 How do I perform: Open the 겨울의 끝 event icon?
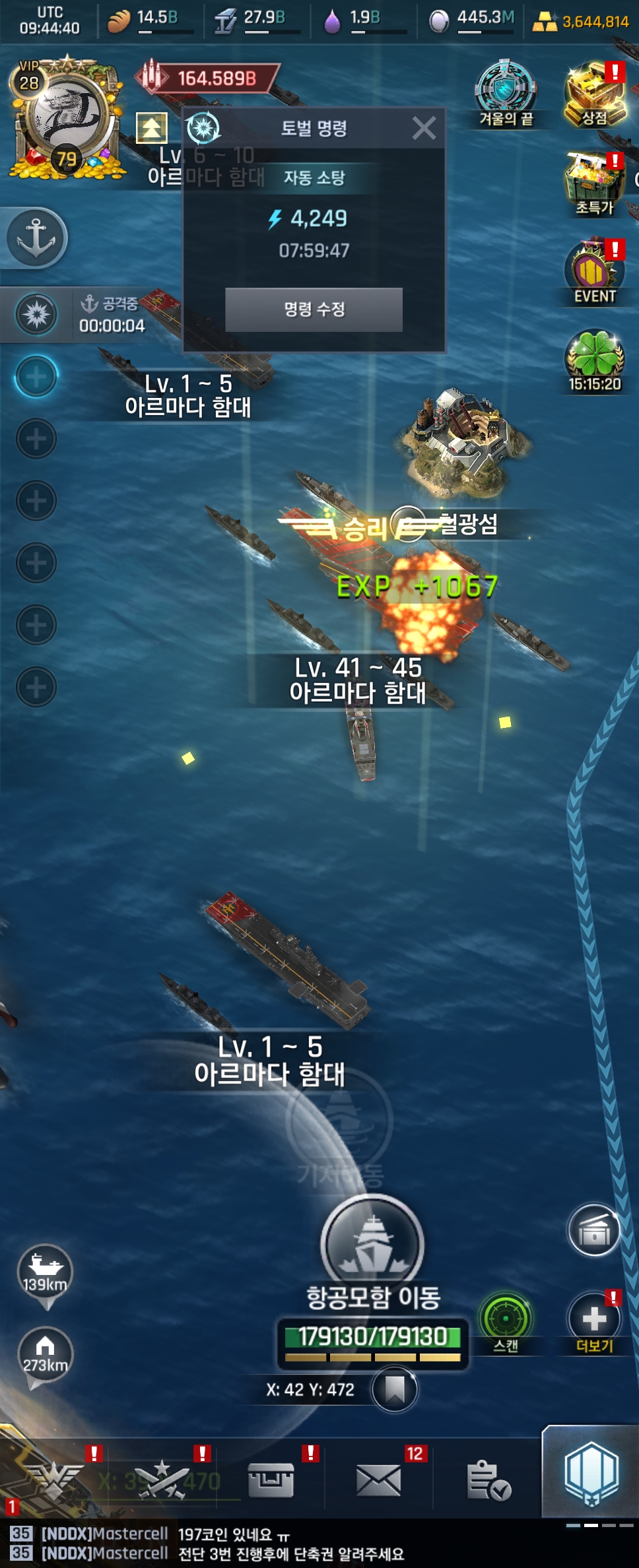click(506, 93)
